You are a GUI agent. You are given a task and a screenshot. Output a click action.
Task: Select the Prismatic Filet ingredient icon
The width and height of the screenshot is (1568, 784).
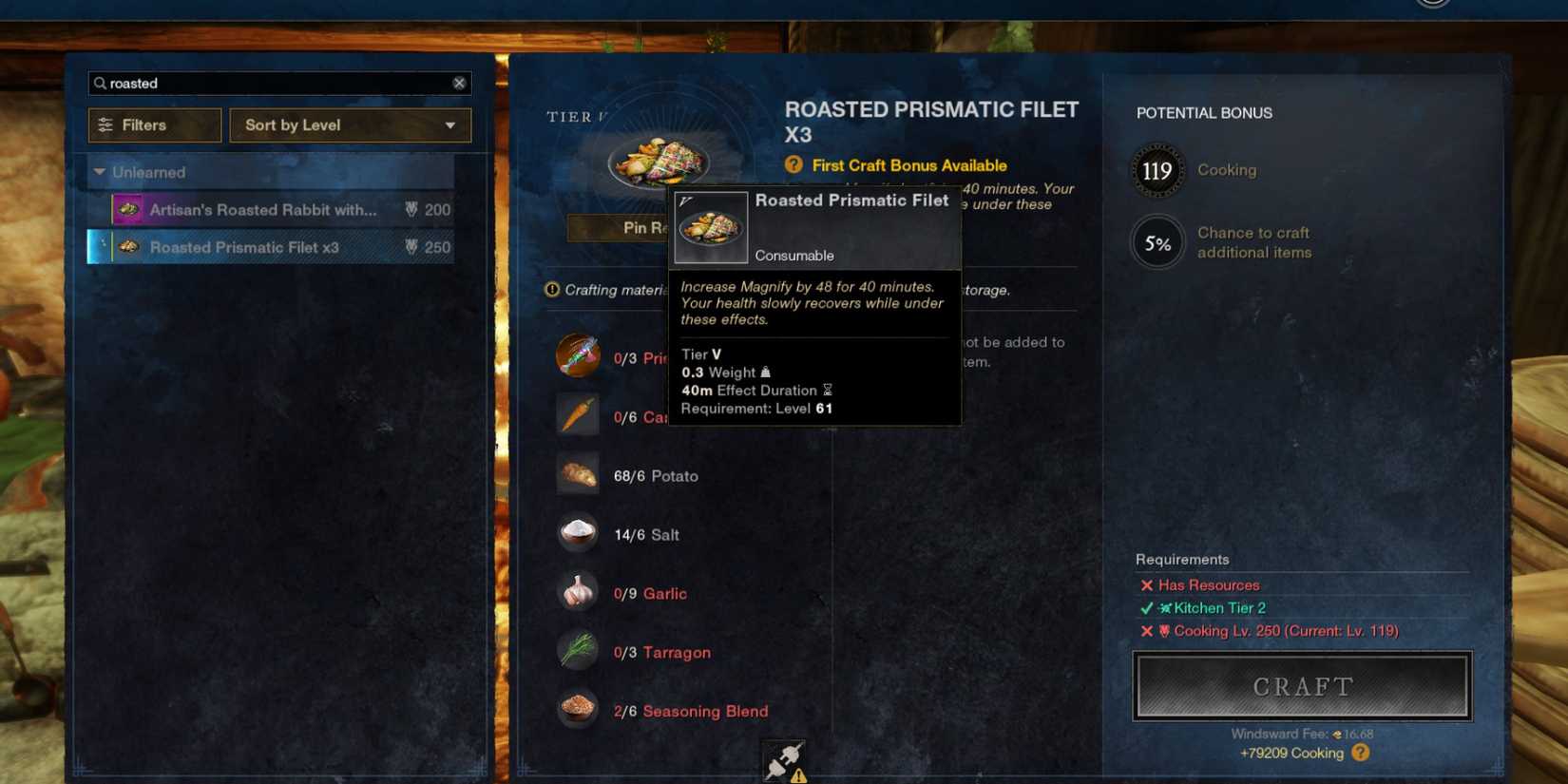click(x=578, y=356)
